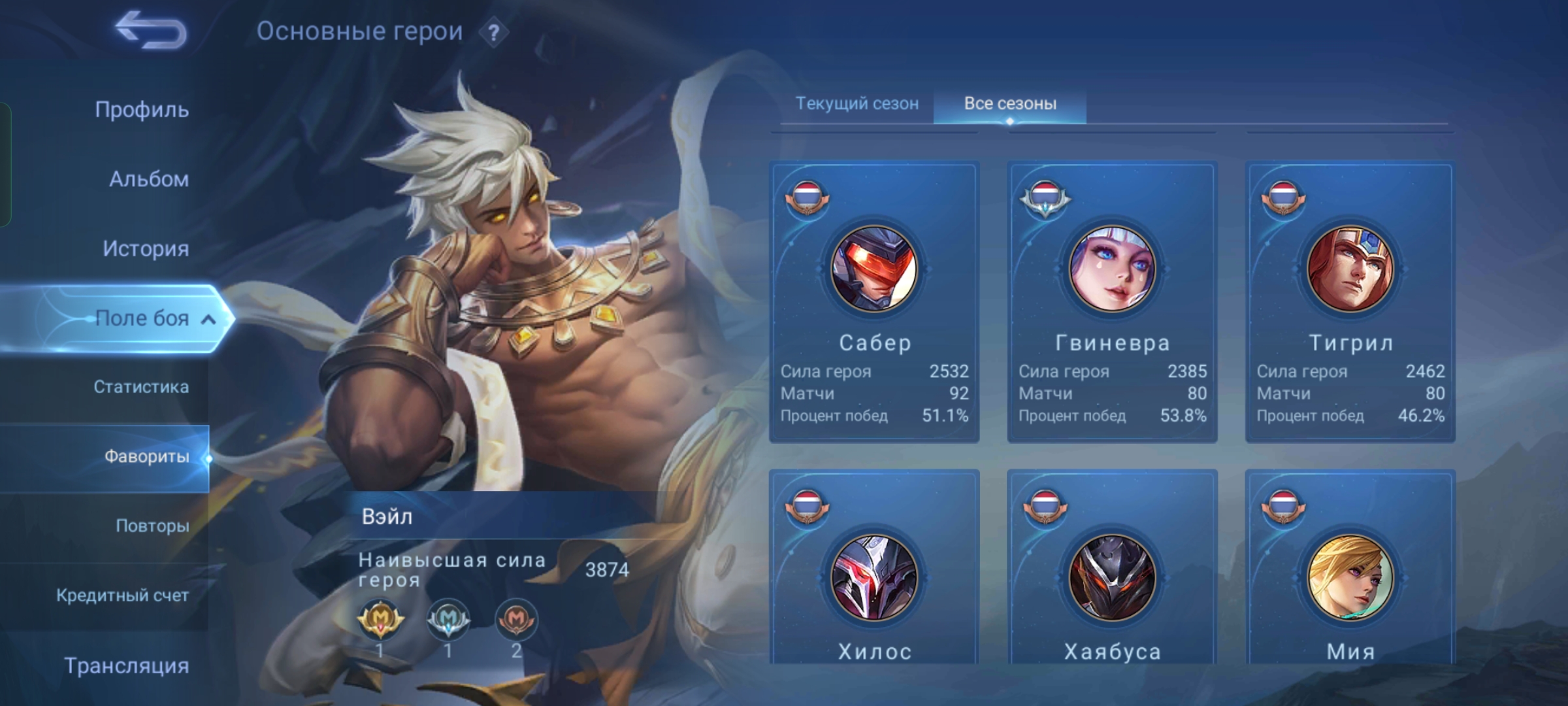Open the Повторы submenu entry
The height and width of the screenshot is (706, 1568).
(152, 526)
